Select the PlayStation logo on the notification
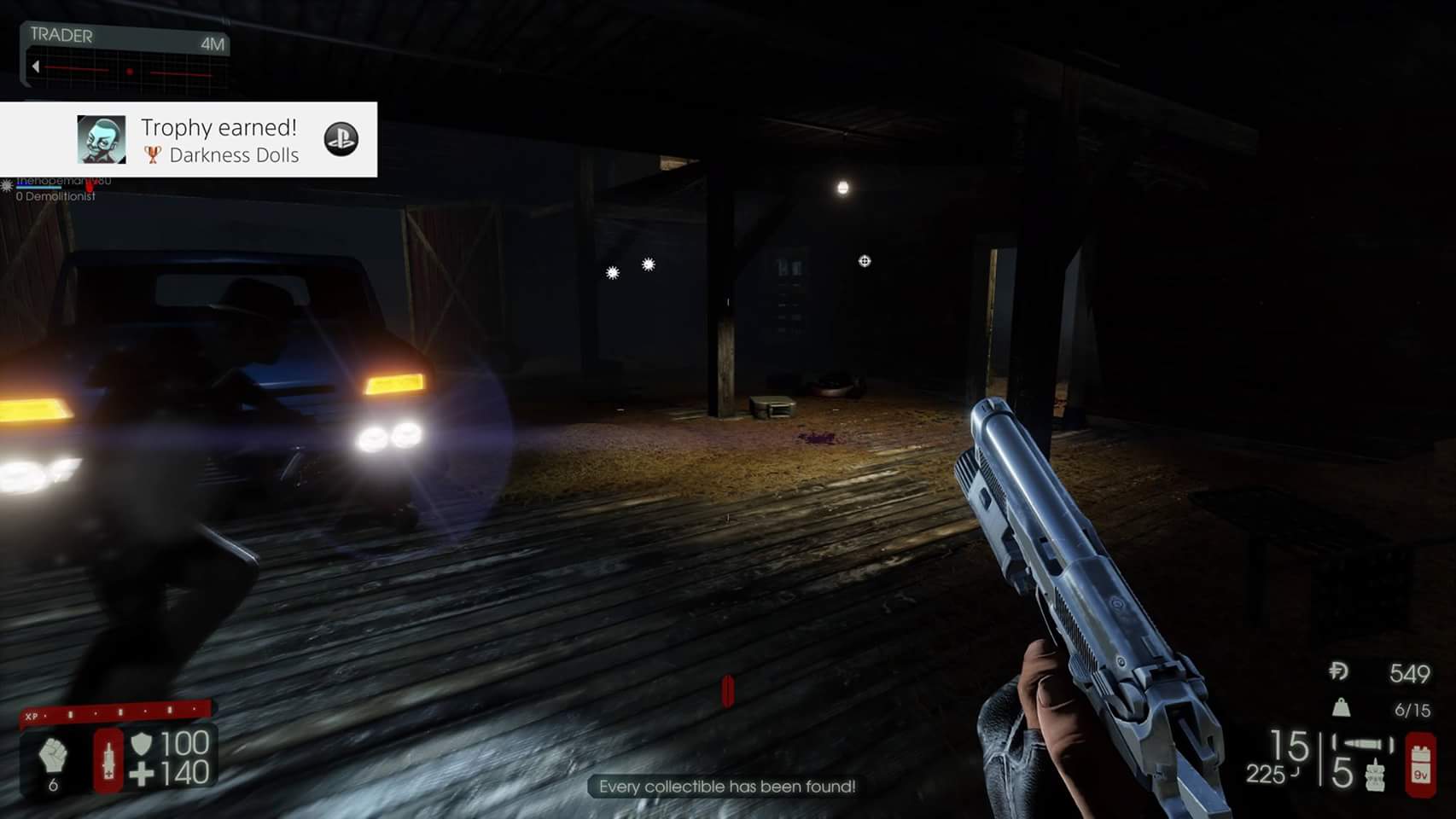The height and width of the screenshot is (819, 1456). [341, 139]
